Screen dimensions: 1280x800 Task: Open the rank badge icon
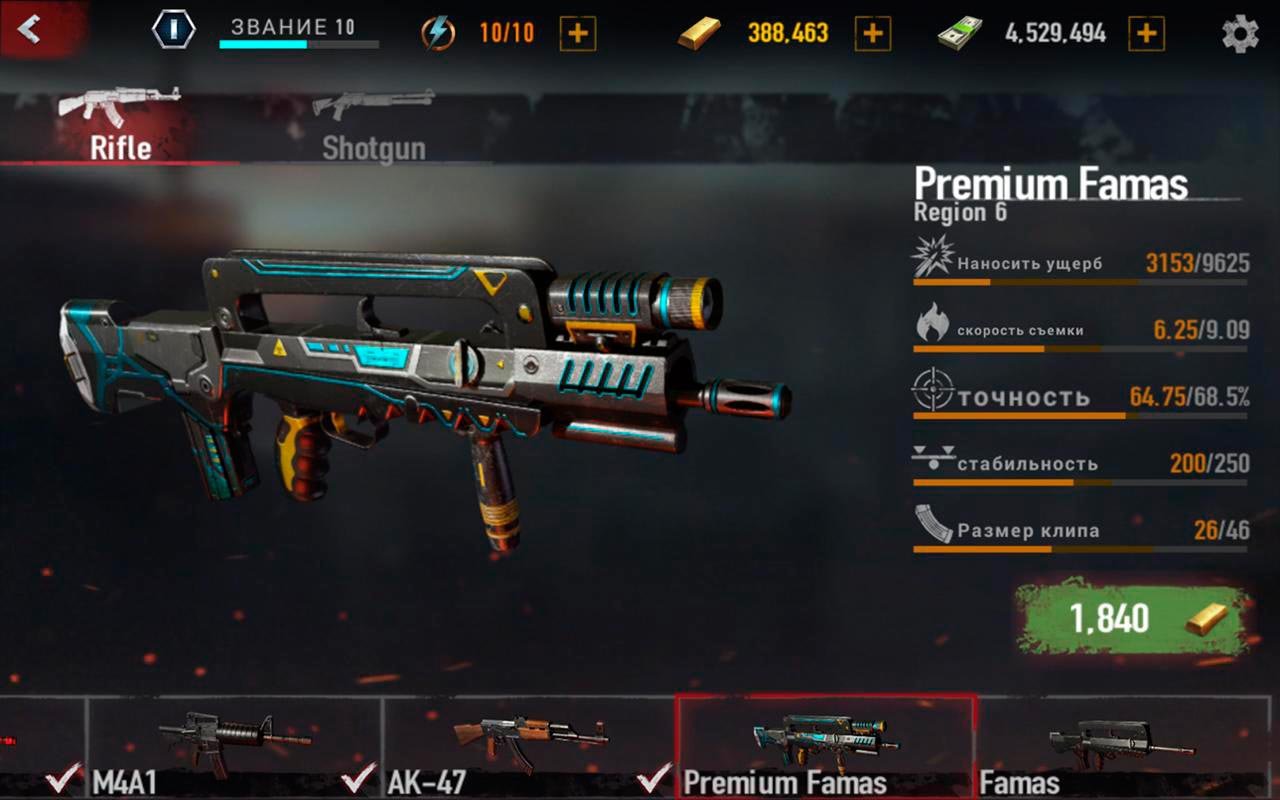pyautogui.click(x=174, y=30)
